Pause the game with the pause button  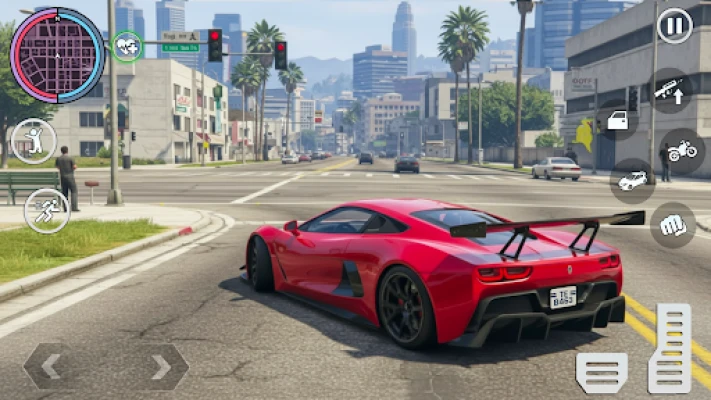click(675, 26)
